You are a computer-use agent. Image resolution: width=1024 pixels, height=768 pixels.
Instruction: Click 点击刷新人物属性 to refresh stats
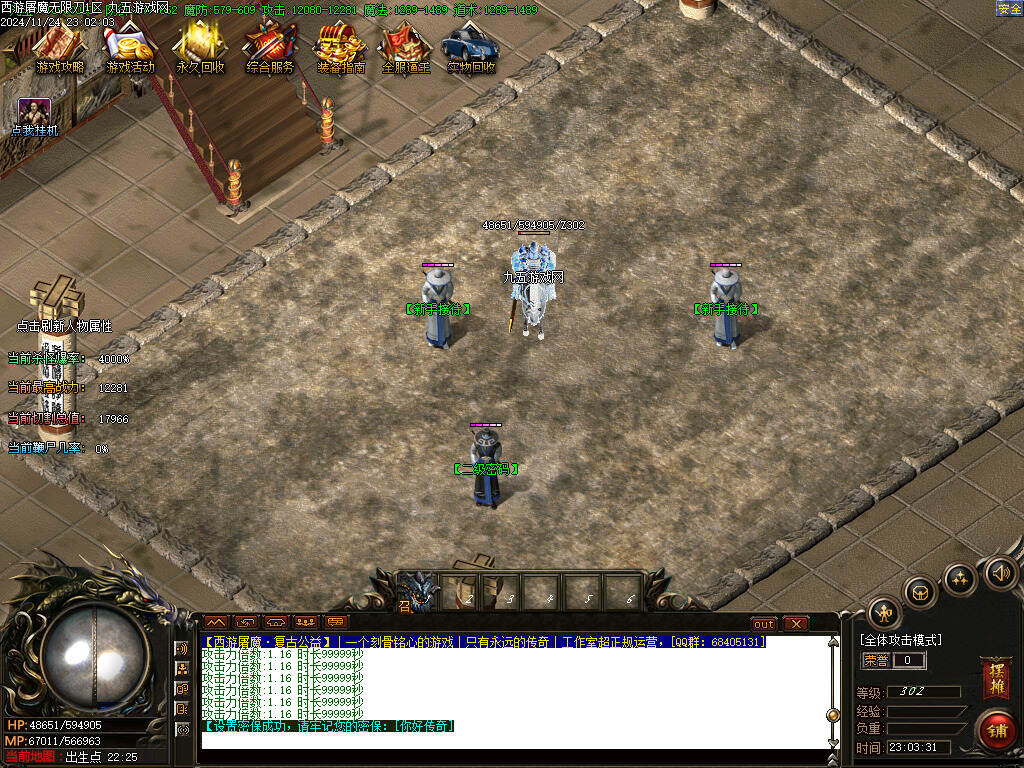pos(64,326)
